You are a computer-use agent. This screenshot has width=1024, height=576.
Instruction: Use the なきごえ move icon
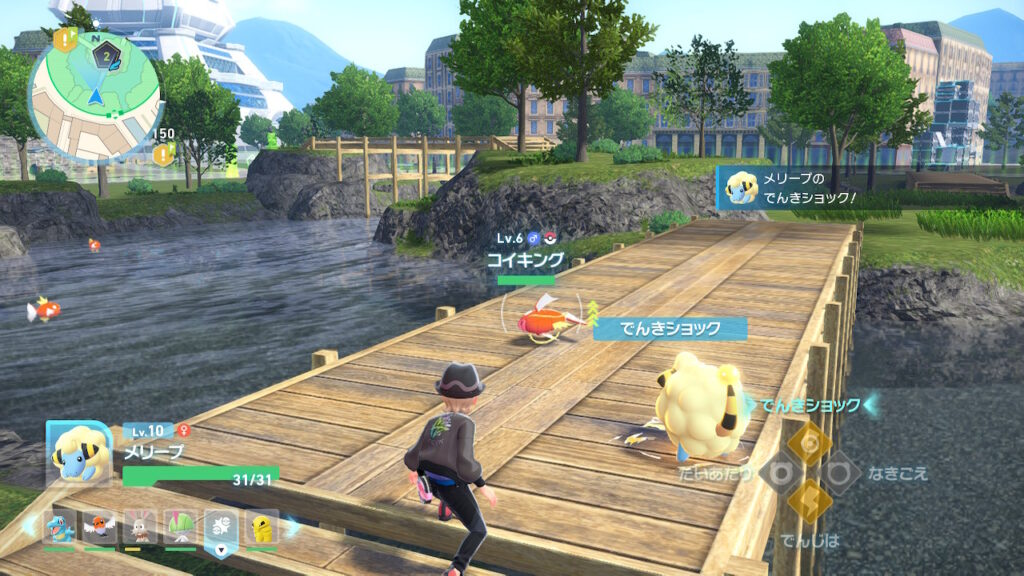coord(840,471)
